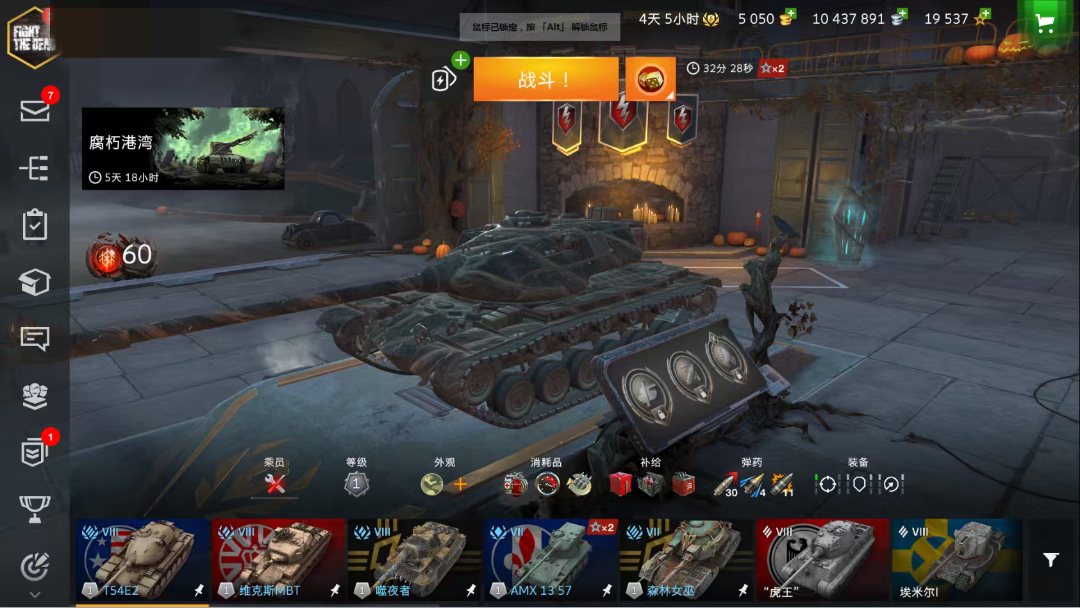The width and height of the screenshot is (1080, 608).
Task: Open the 装备 equipment slots
Action: pyautogui.click(x=859, y=484)
